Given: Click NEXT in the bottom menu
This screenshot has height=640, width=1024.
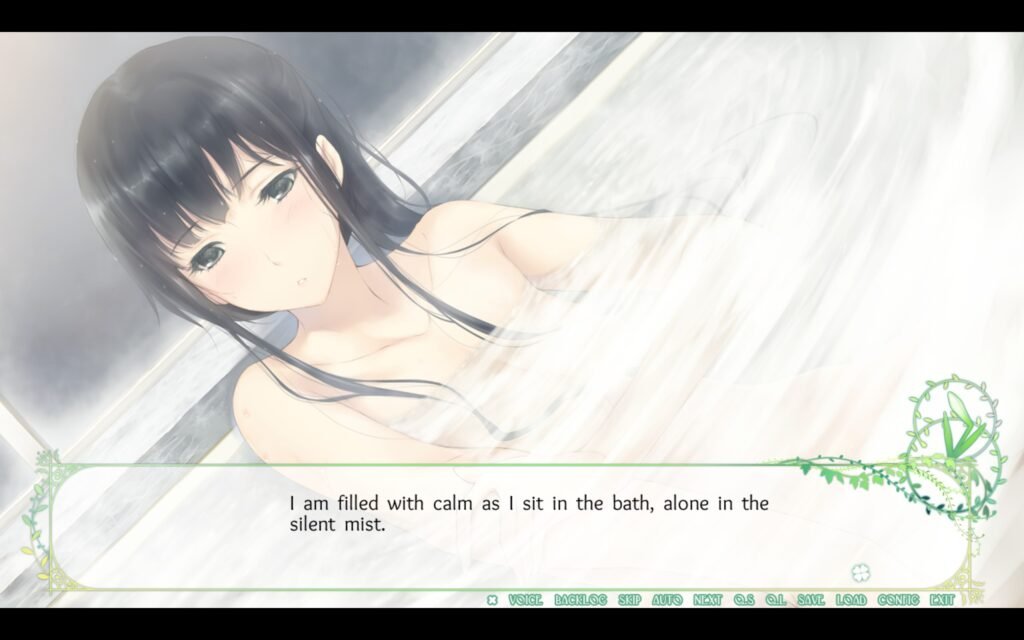Looking at the screenshot, I should pyautogui.click(x=707, y=600).
